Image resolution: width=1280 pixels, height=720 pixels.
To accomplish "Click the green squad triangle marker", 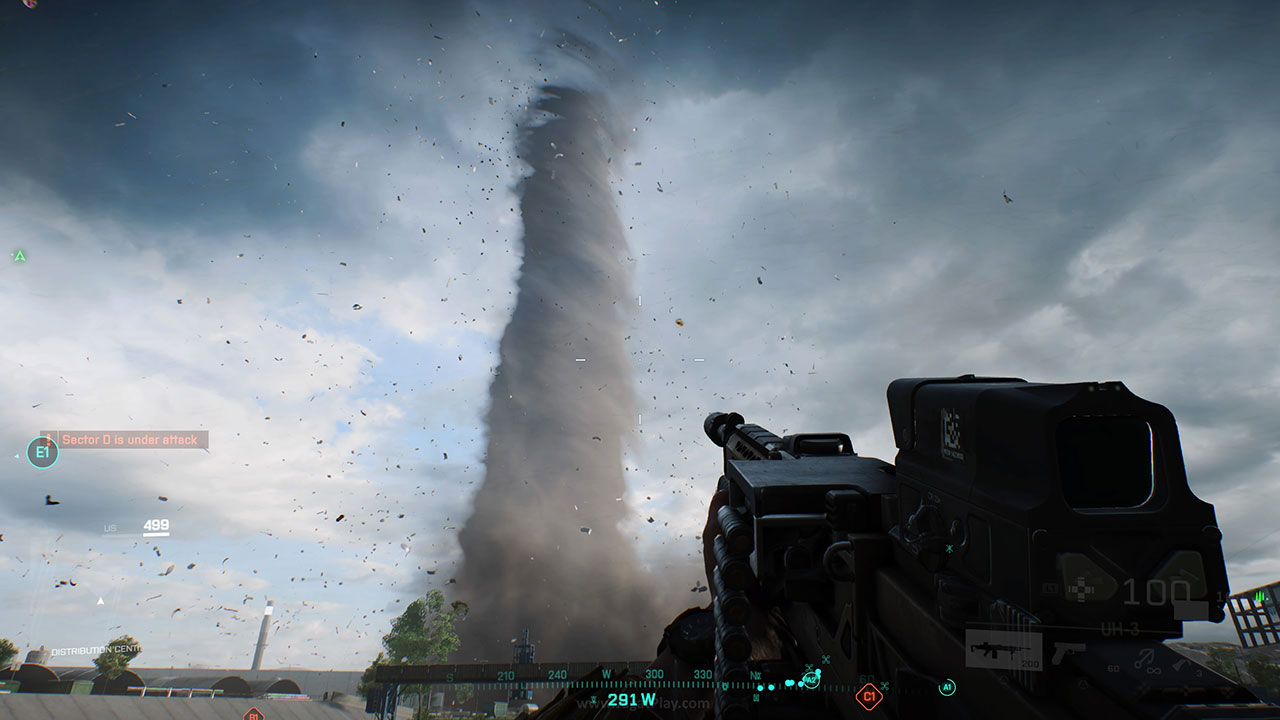I will coord(18,256).
